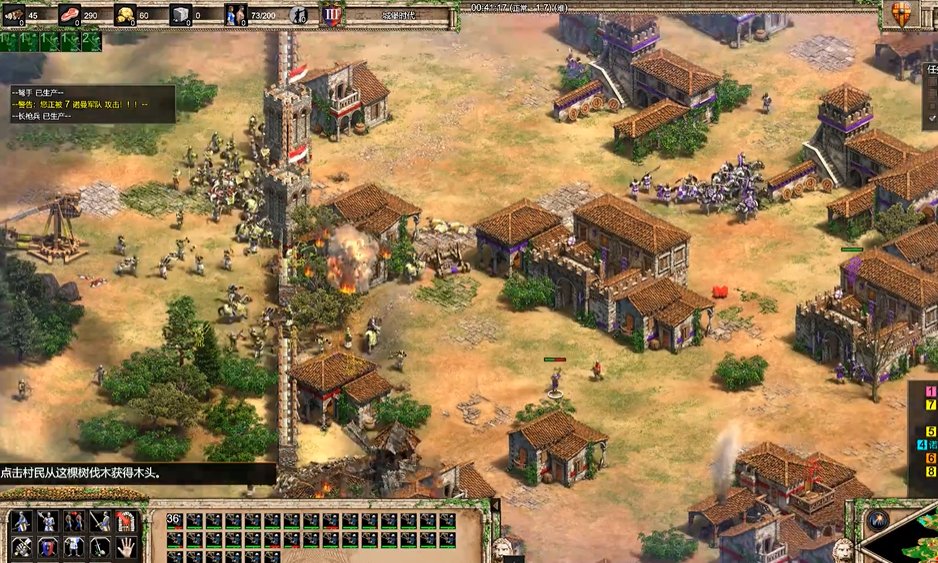Select the idle villager button
Viewport: 938px width, 563px height.
(299, 14)
